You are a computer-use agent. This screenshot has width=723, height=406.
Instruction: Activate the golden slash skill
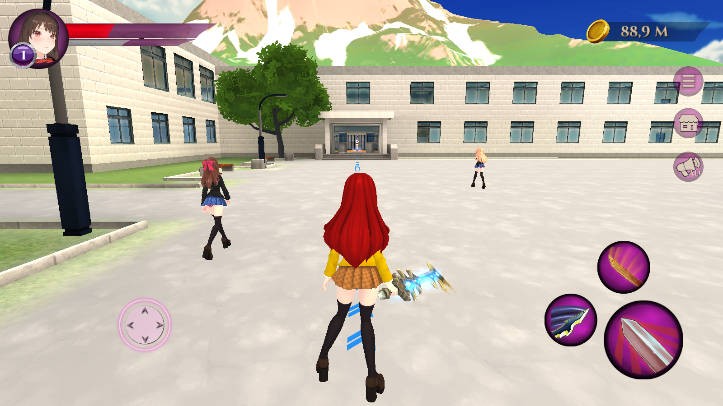point(623,267)
